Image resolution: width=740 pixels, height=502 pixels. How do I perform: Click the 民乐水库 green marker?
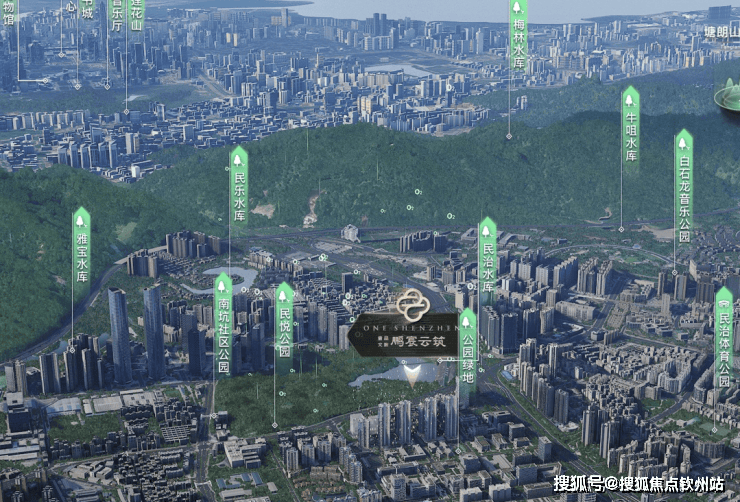(x=239, y=188)
